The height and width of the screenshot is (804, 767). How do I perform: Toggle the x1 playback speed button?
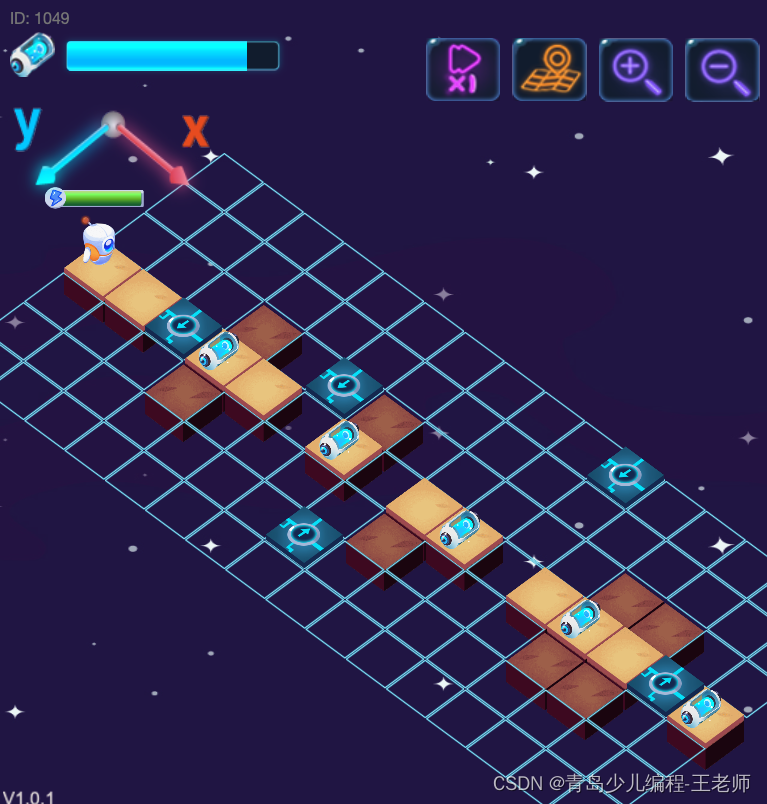462,69
